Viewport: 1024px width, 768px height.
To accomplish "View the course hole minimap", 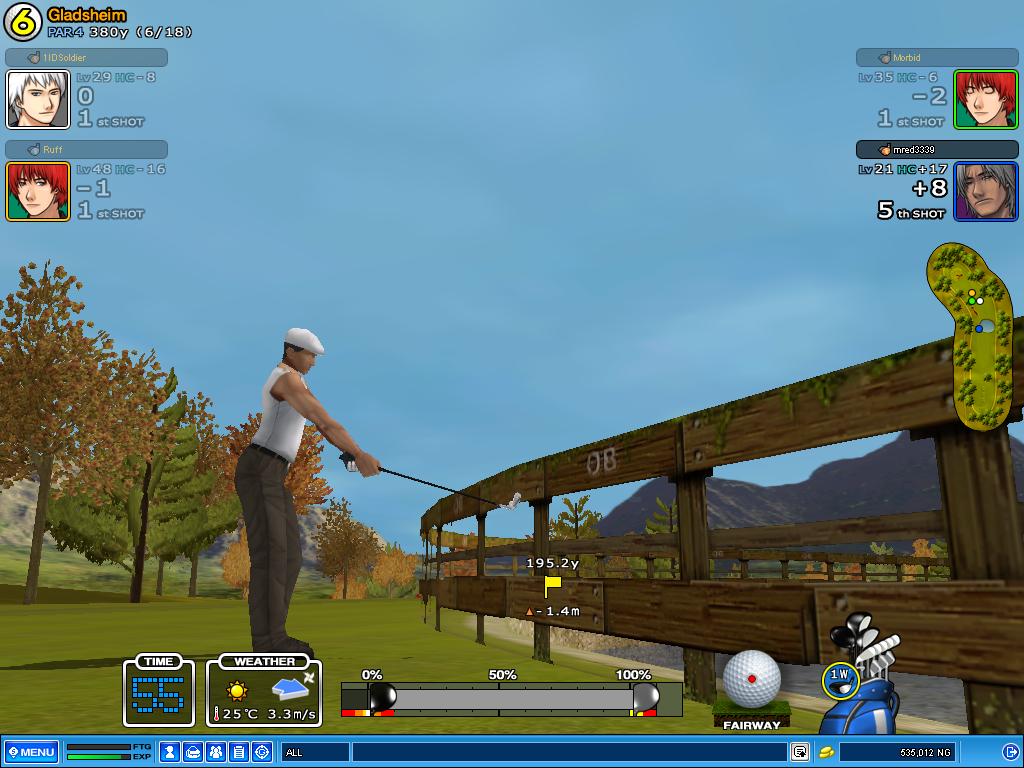I will [970, 335].
